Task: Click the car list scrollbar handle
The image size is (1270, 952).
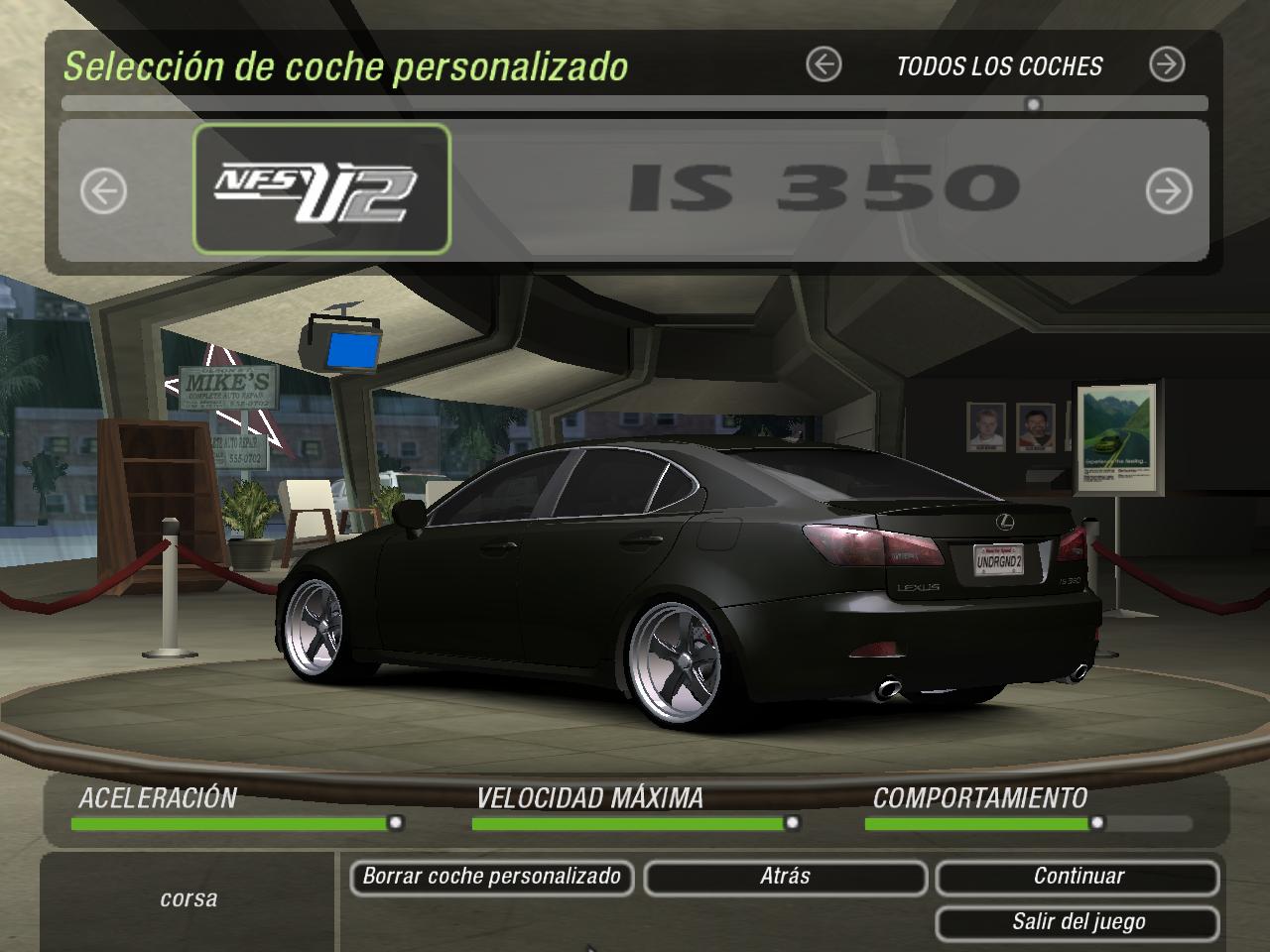Action: pos(1034,104)
